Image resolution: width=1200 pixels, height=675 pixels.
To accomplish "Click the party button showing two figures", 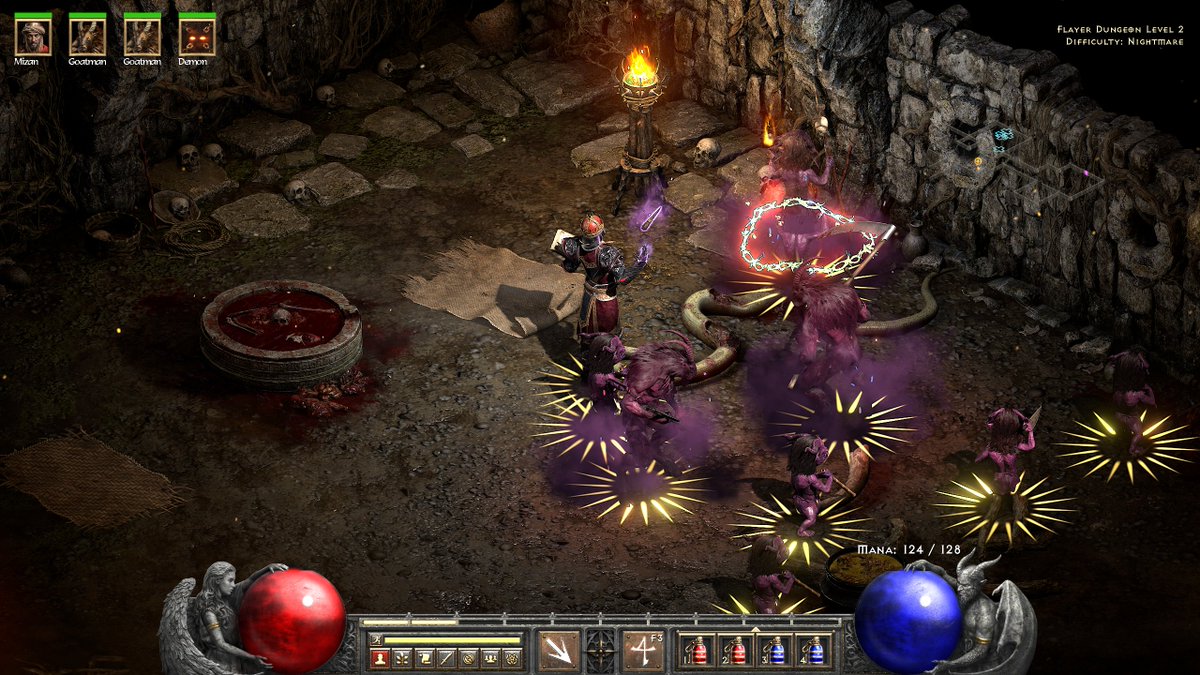I will point(491,659).
